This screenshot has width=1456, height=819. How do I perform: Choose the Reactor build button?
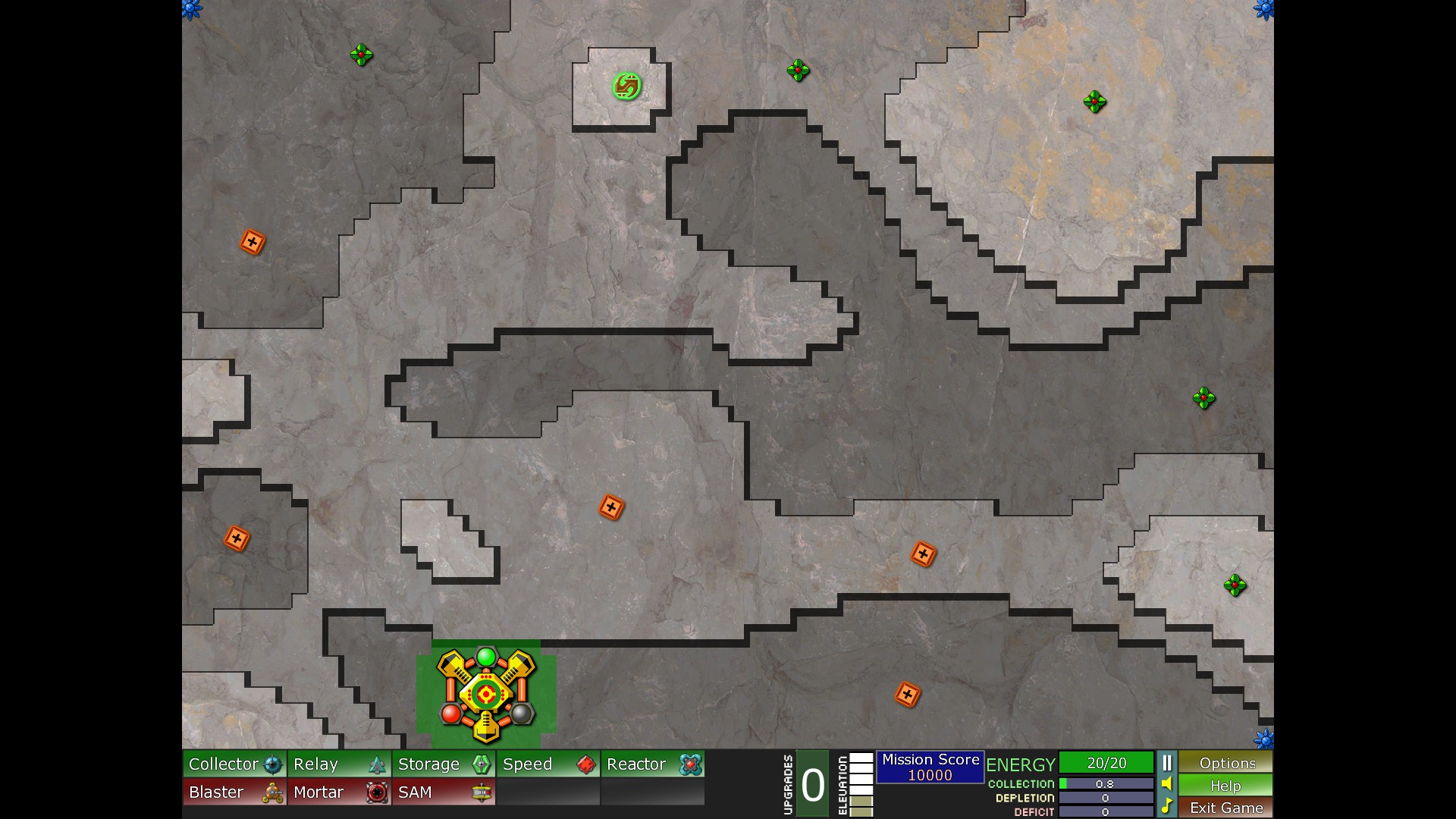pos(653,764)
